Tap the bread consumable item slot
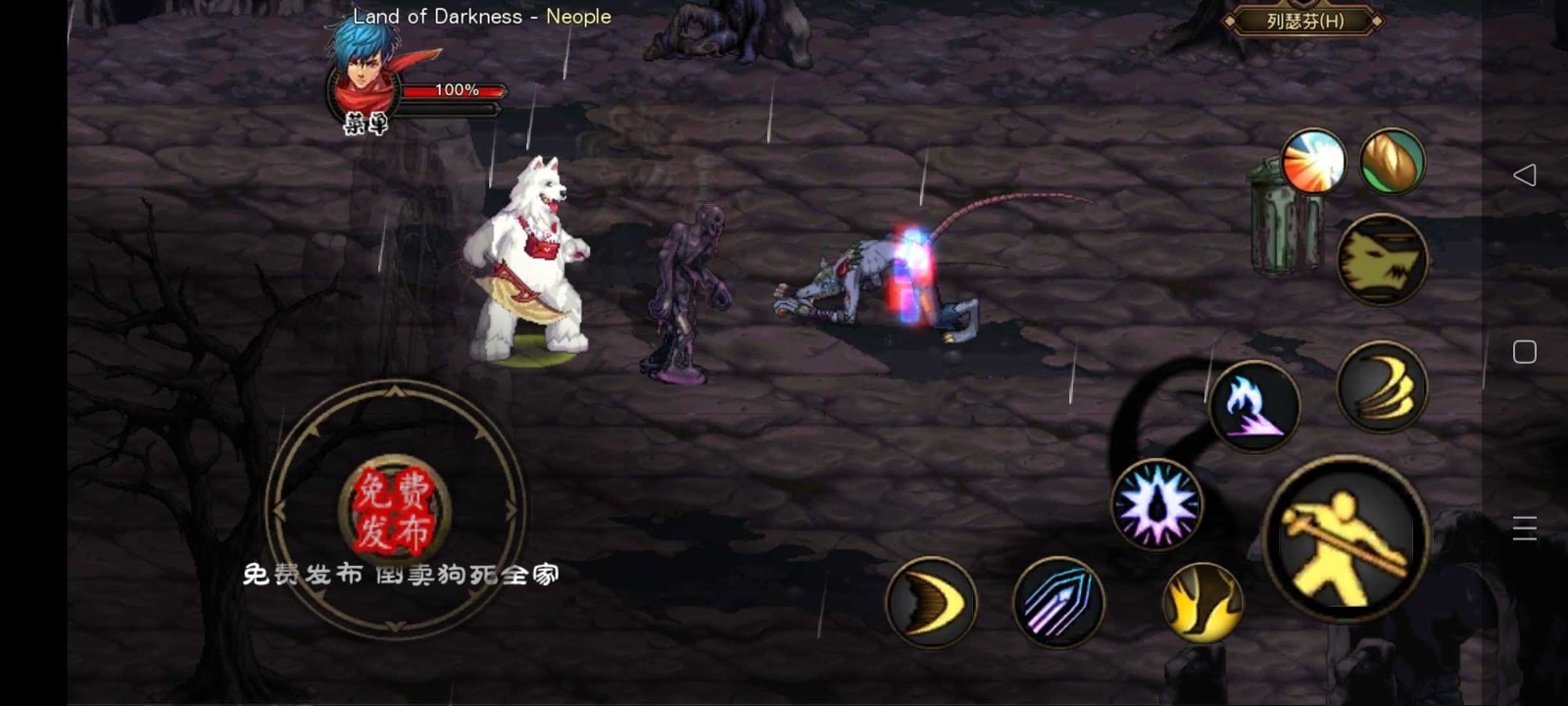Image resolution: width=1568 pixels, height=706 pixels. click(x=1391, y=163)
